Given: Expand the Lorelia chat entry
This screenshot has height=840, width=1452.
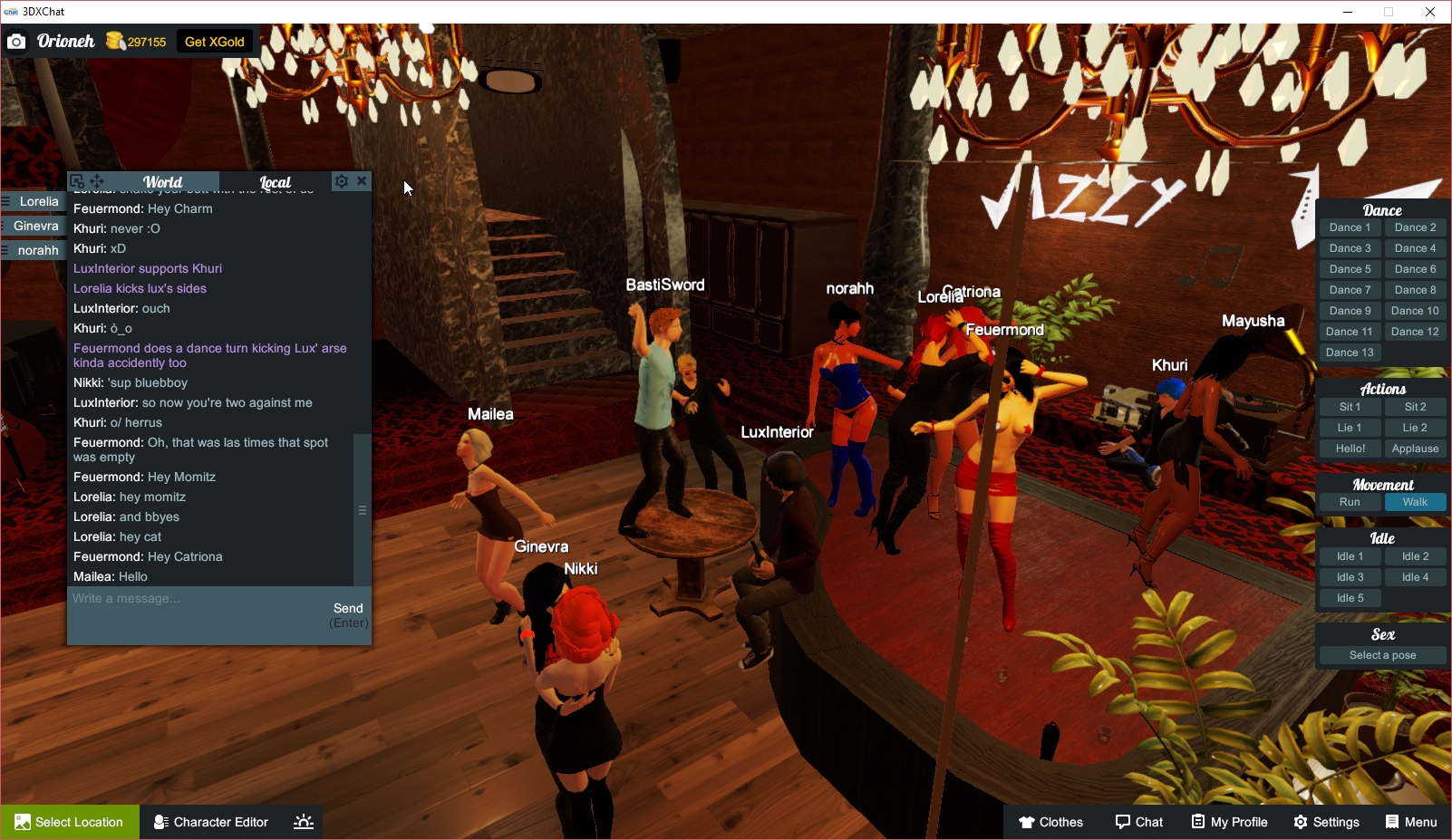Looking at the screenshot, I should click(x=34, y=200).
